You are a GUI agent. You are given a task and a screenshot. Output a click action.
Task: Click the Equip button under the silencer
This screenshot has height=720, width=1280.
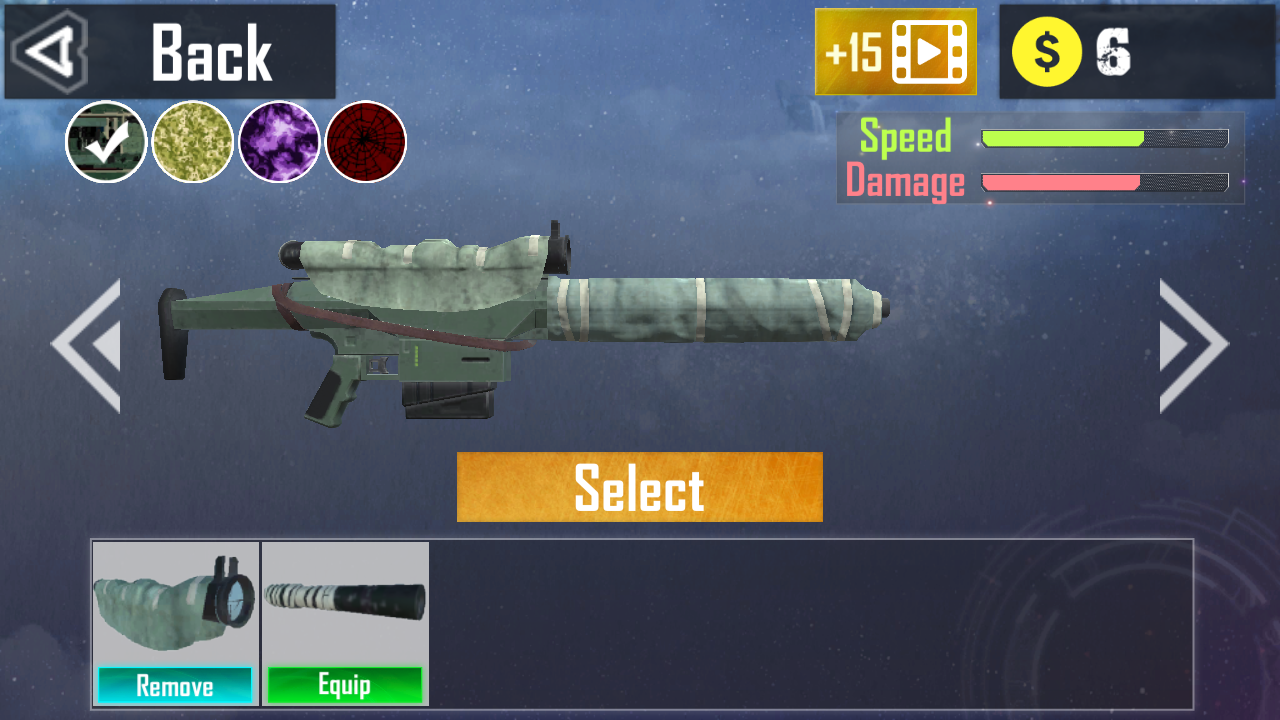coord(345,686)
